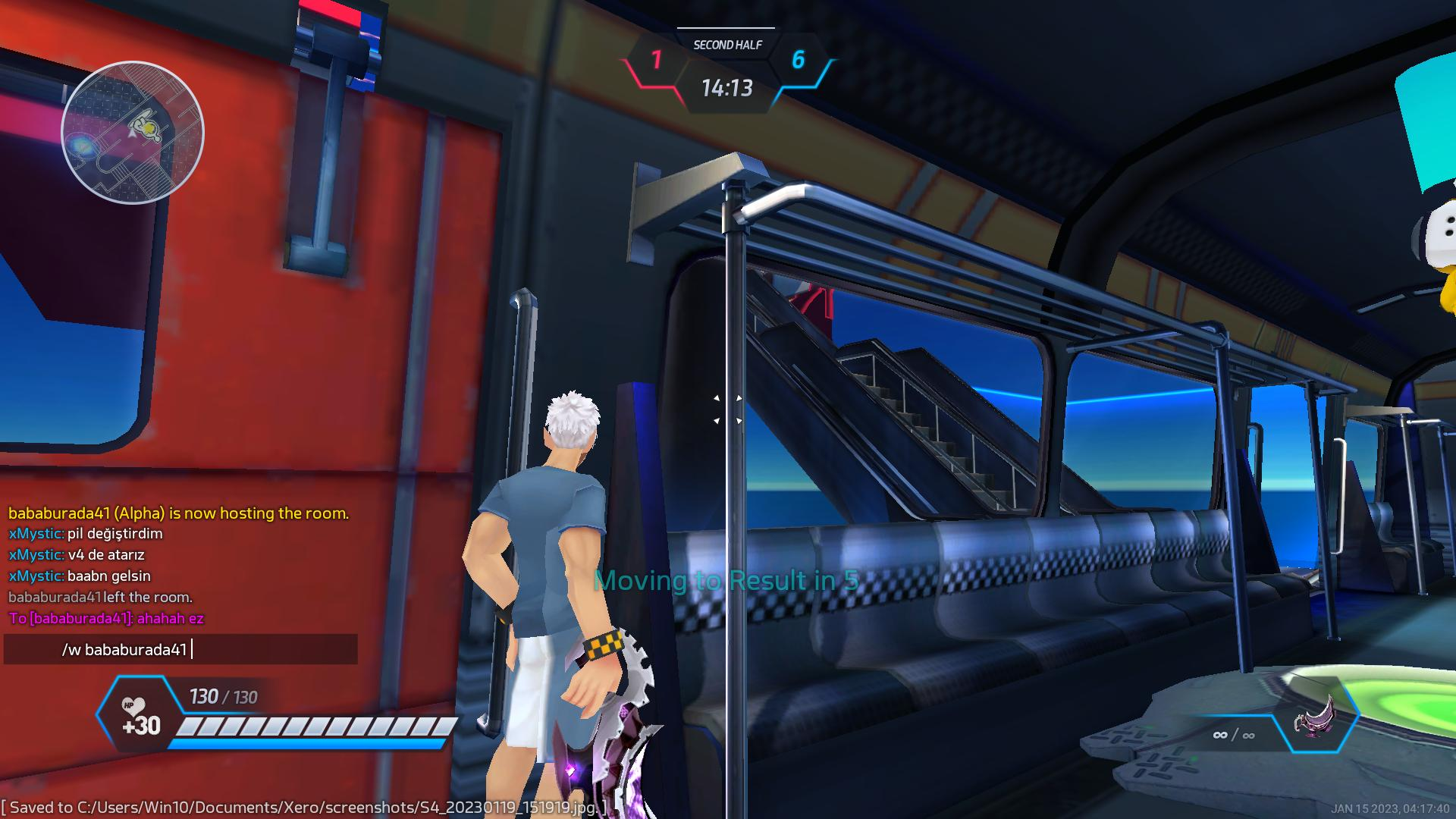Select the whisper to bababurada41 chat line
Image resolution: width=1456 pixels, height=819 pixels.
pyautogui.click(x=106, y=619)
